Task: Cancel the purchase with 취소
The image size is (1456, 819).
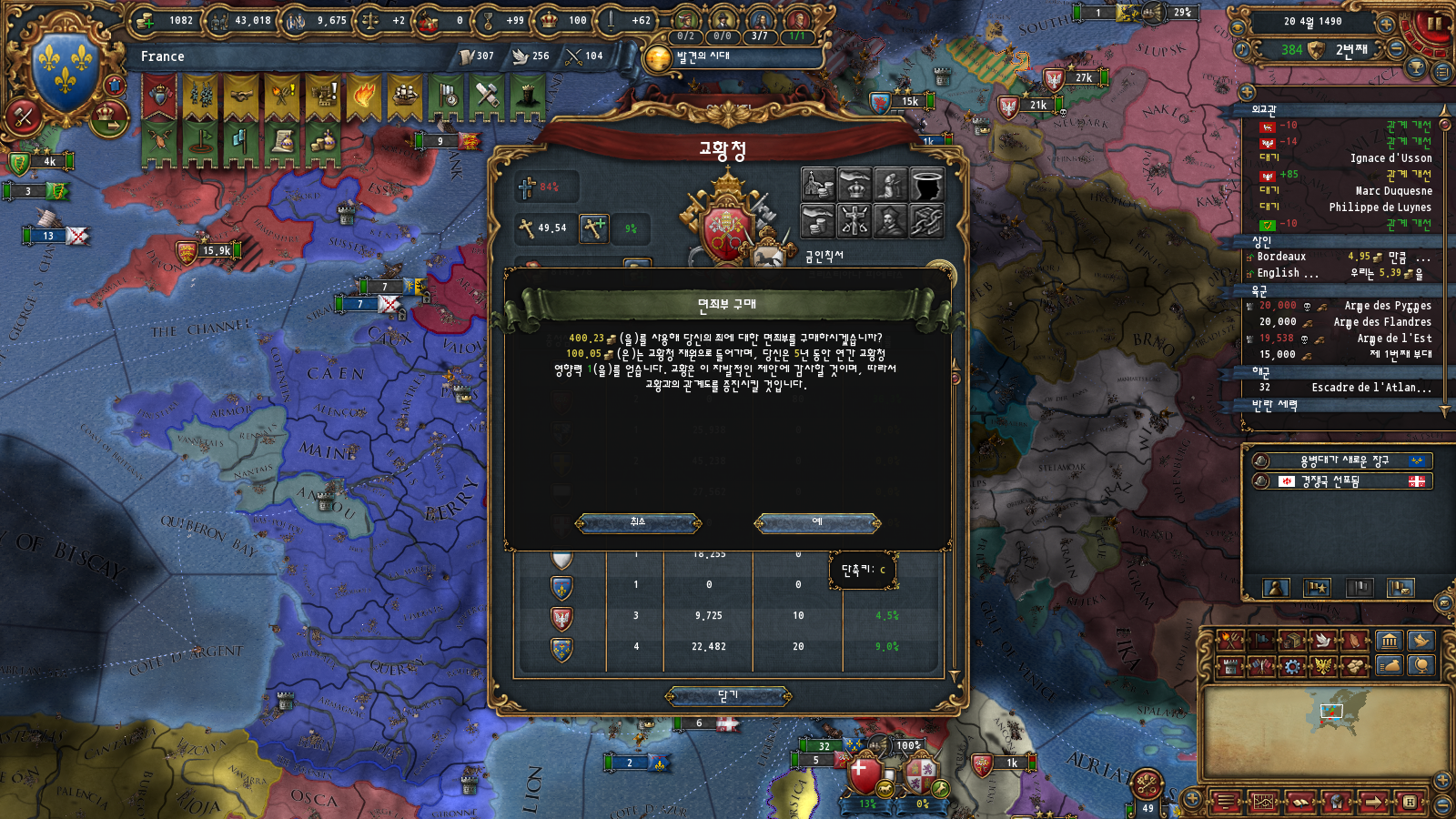Action: 638,522
